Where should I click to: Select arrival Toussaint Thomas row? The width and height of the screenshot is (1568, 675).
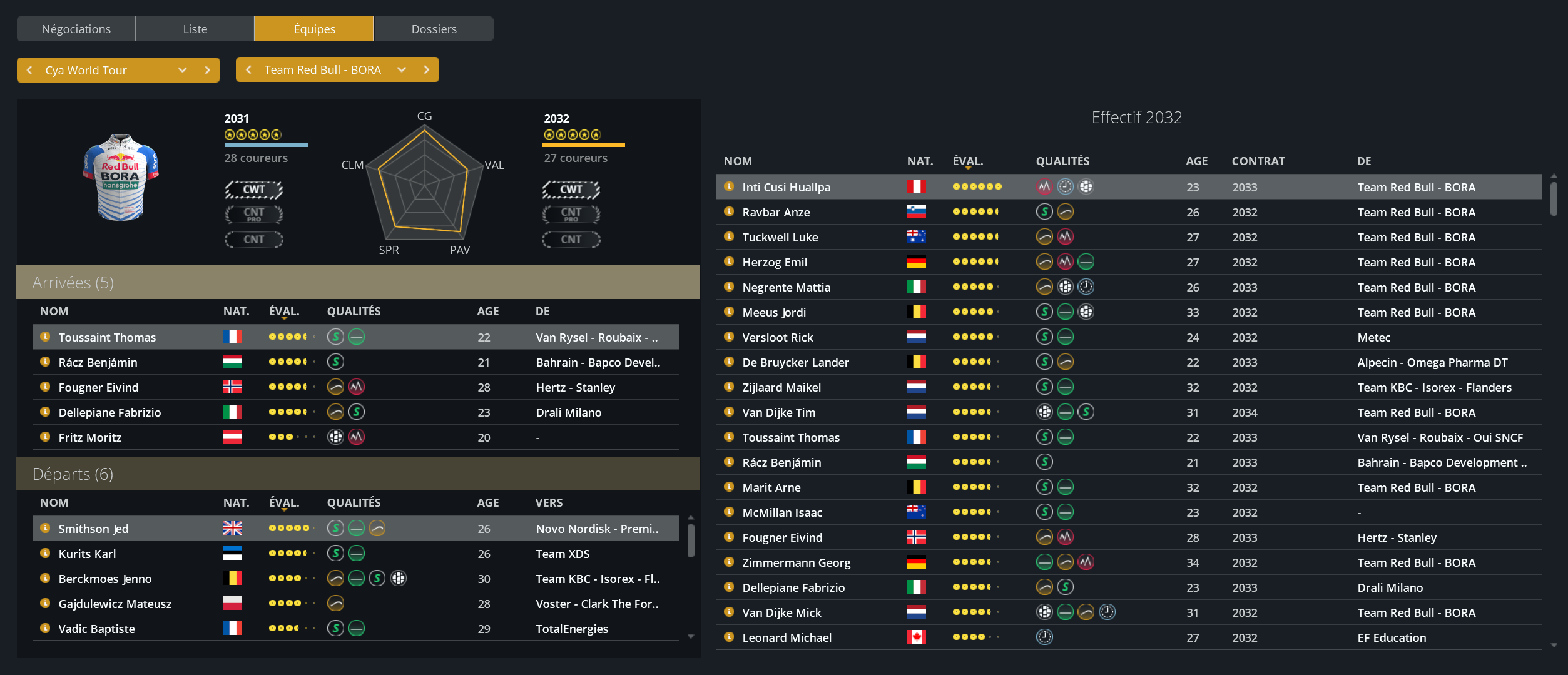tap(107, 337)
